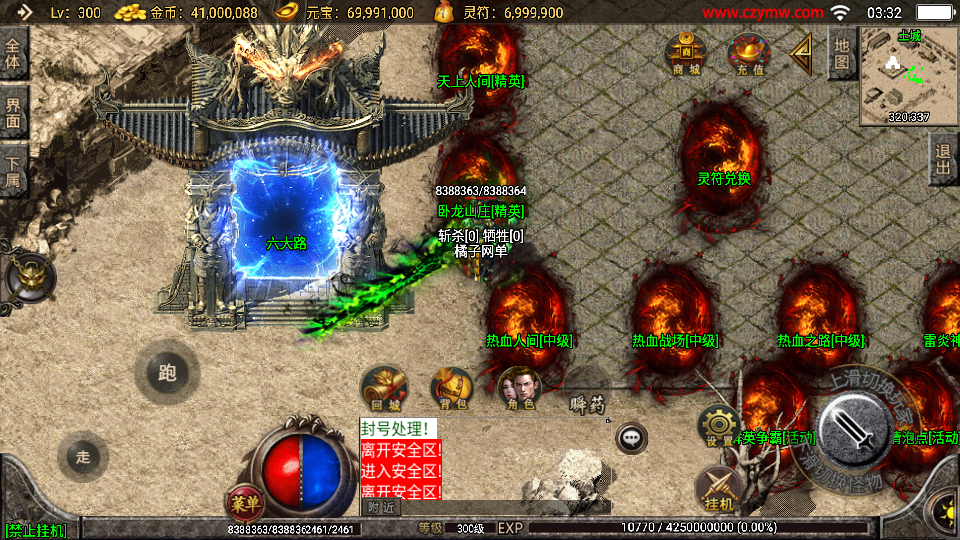Open the 充值 recharge icon

pyautogui.click(x=749, y=54)
